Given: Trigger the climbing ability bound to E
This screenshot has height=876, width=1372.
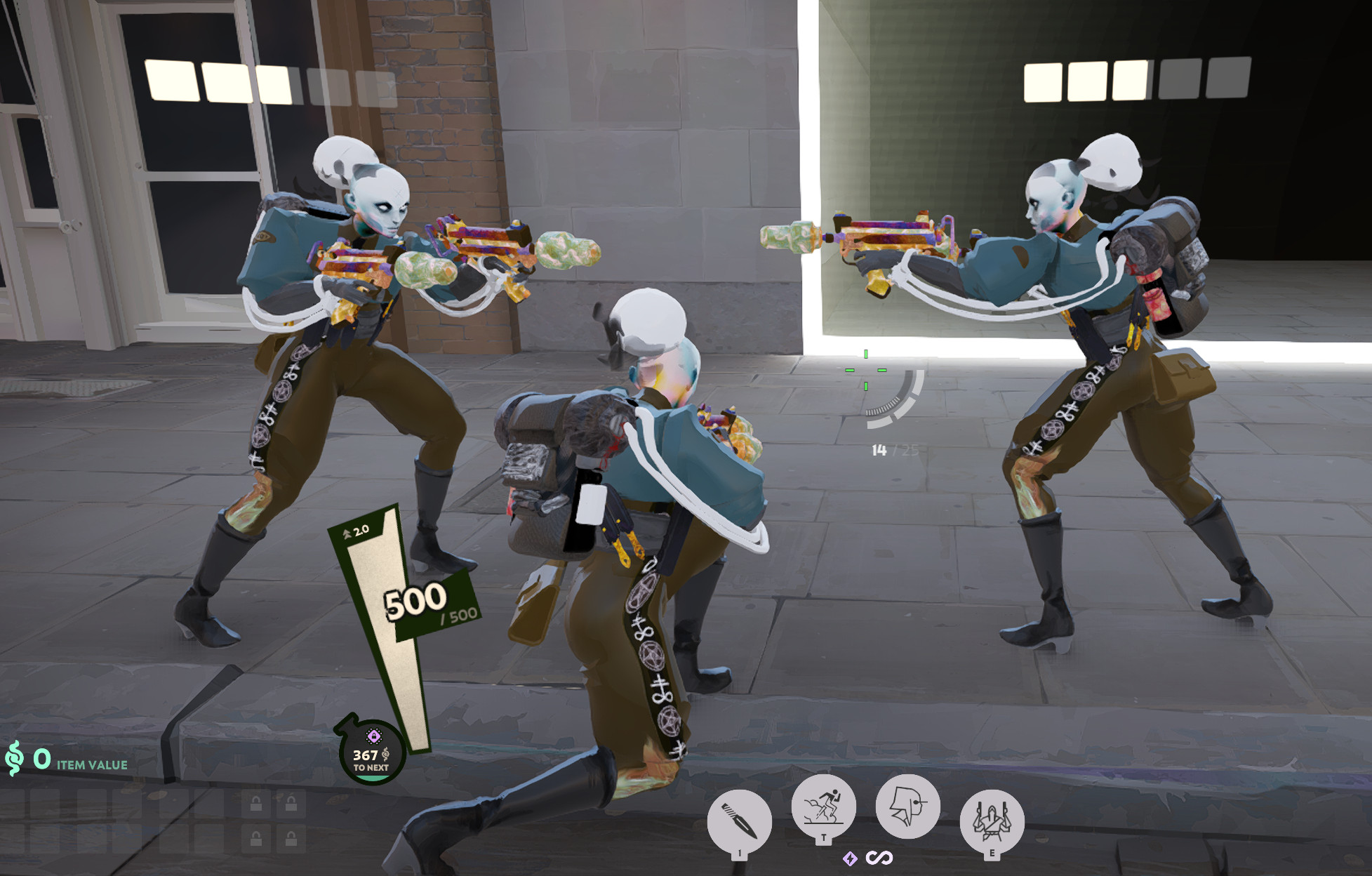Looking at the screenshot, I should tap(992, 820).
